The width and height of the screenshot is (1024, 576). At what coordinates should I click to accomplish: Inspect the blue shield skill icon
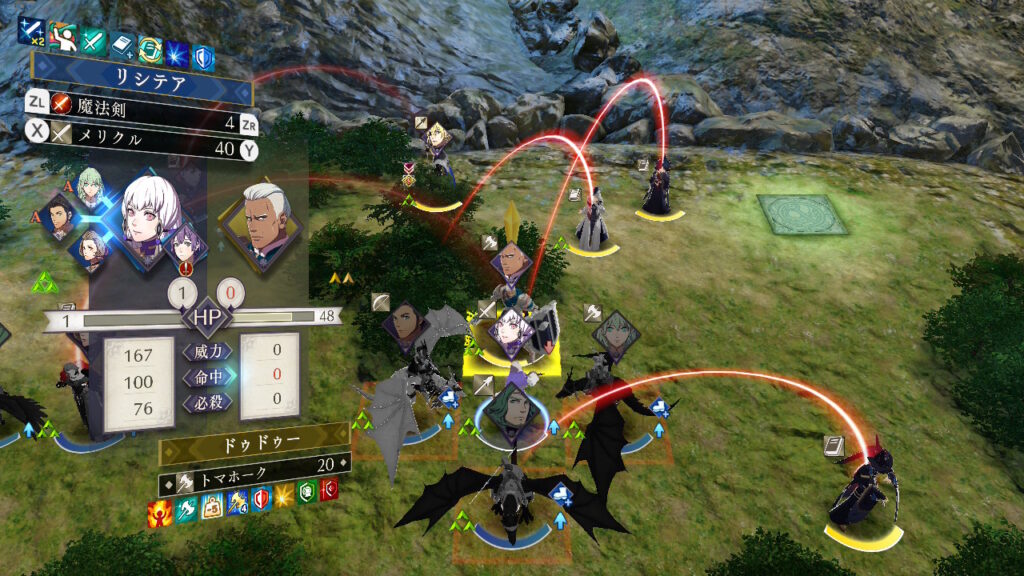pos(205,55)
